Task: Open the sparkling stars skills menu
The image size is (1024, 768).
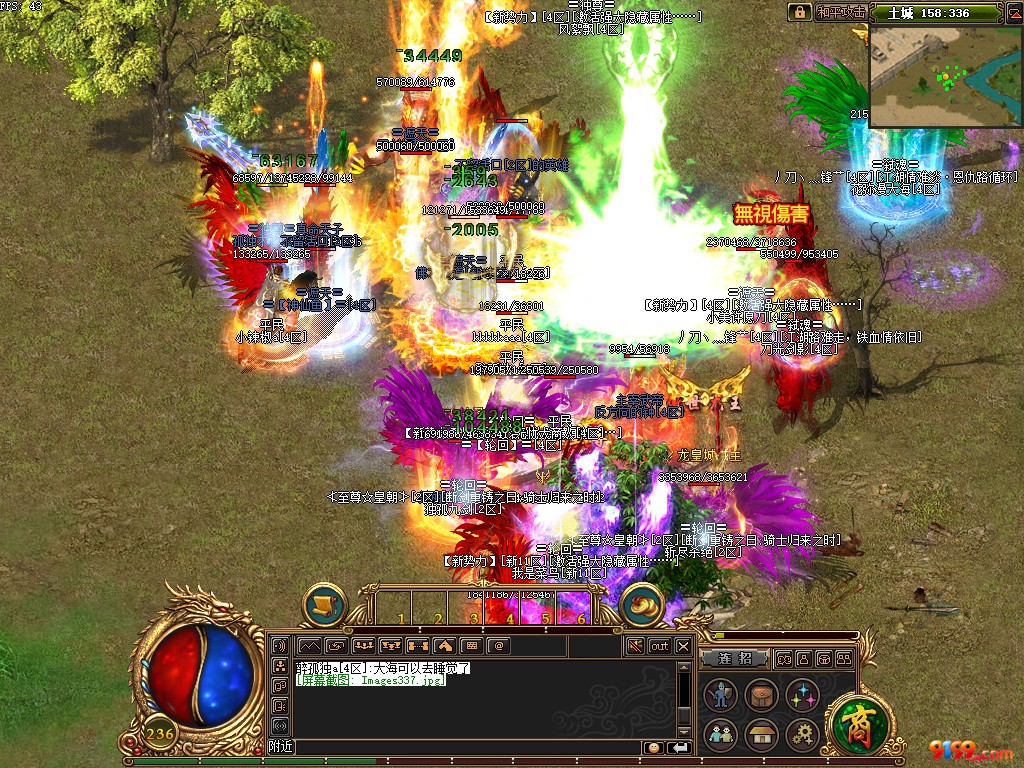Action: tap(801, 696)
